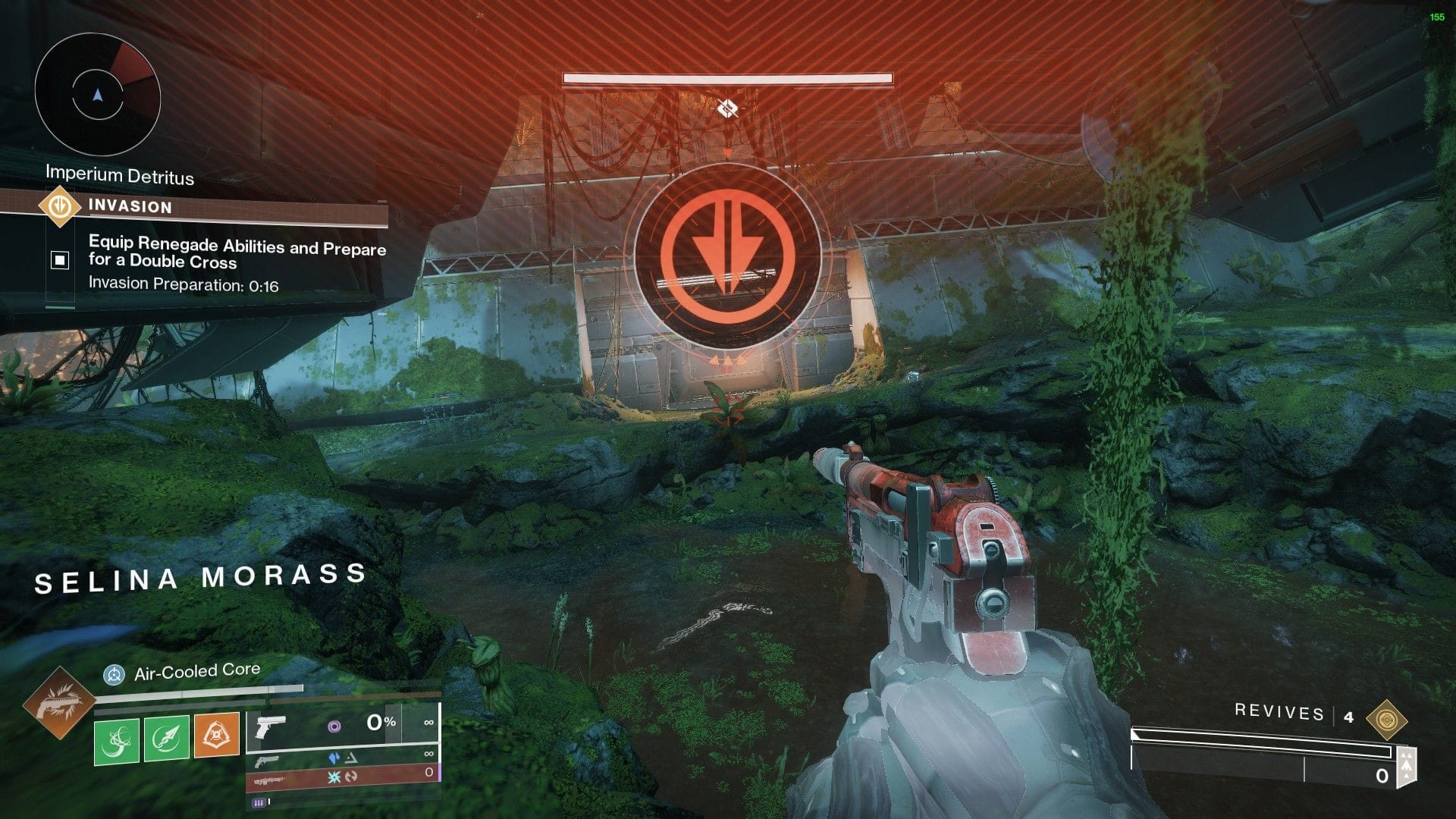Select the sidearm weapon icon
The height and width of the screenshot is (819, 1456).
[x=271, y=728]
